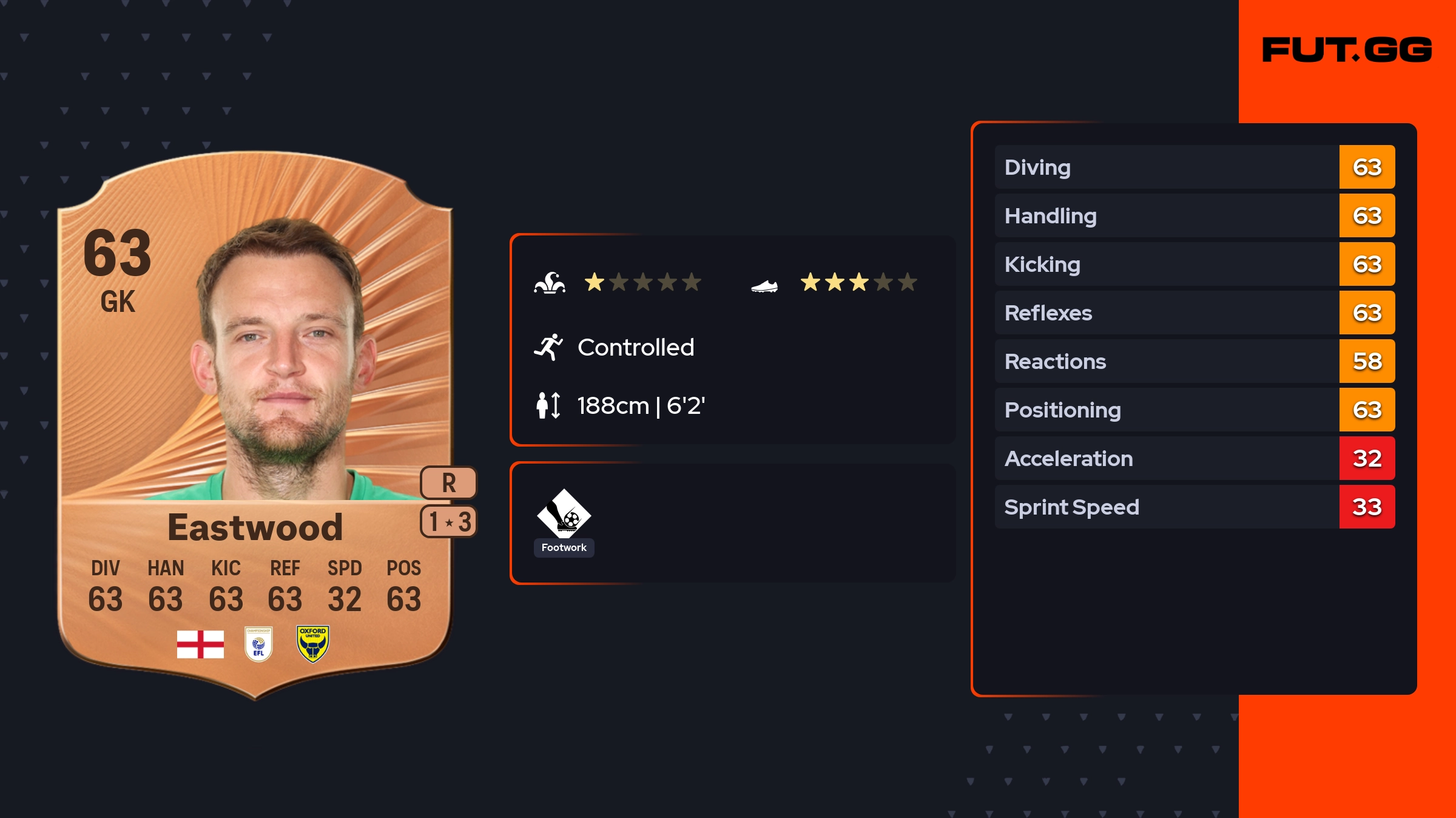Select the Oxford United club badge
The height and width of the screenshot is (818, 1456).
tap(312, 644)
